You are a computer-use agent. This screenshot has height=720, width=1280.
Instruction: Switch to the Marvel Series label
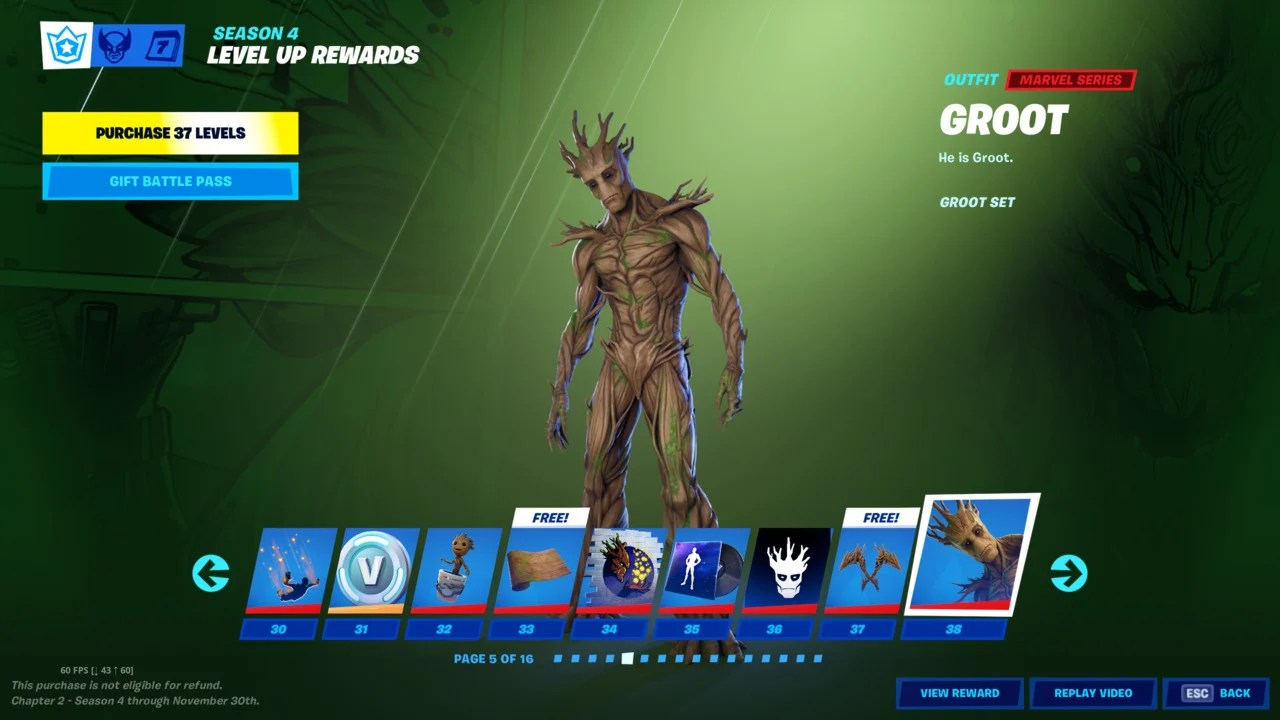point(1069,80)
